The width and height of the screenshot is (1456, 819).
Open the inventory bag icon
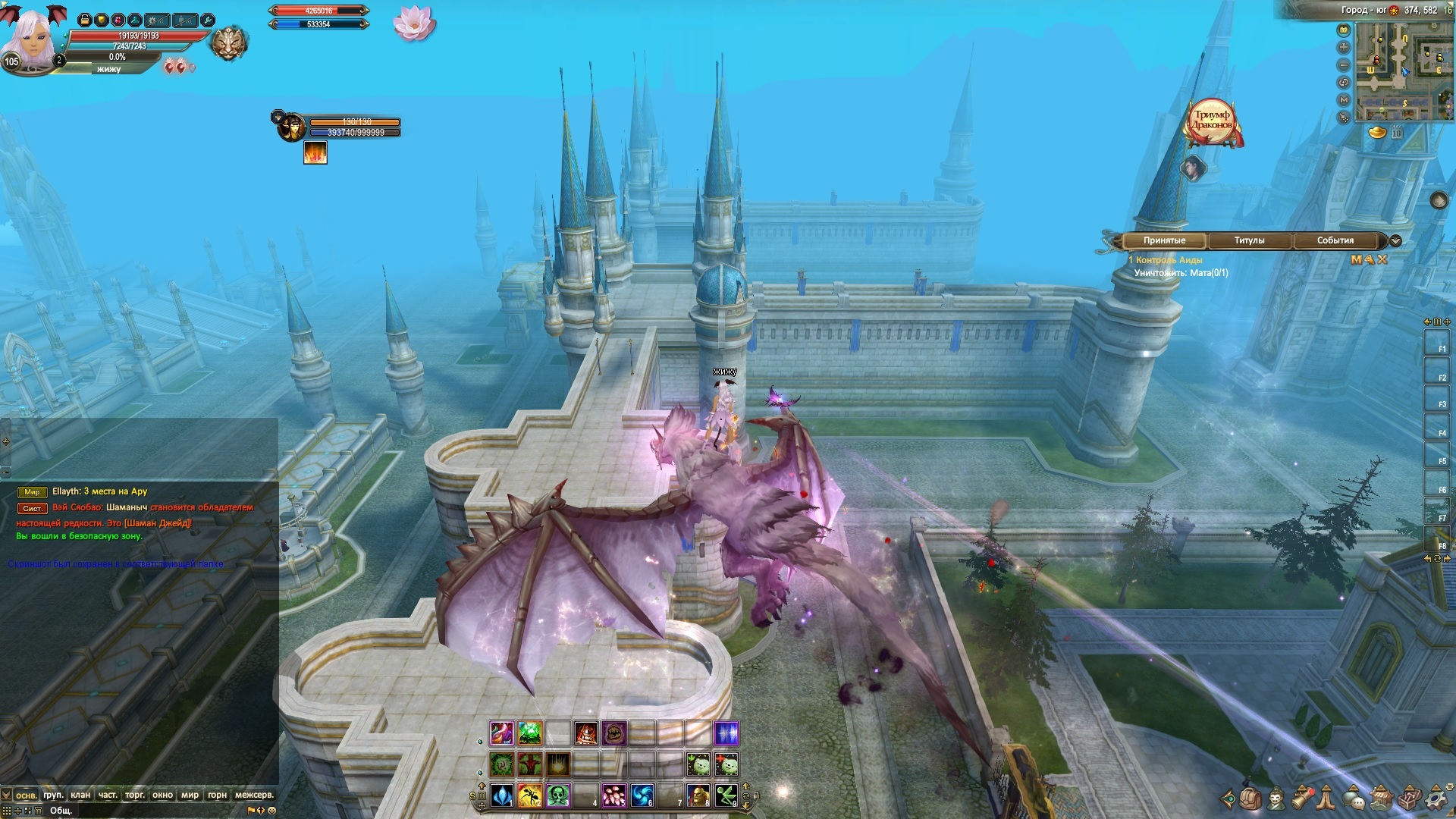coord(1250,799)
